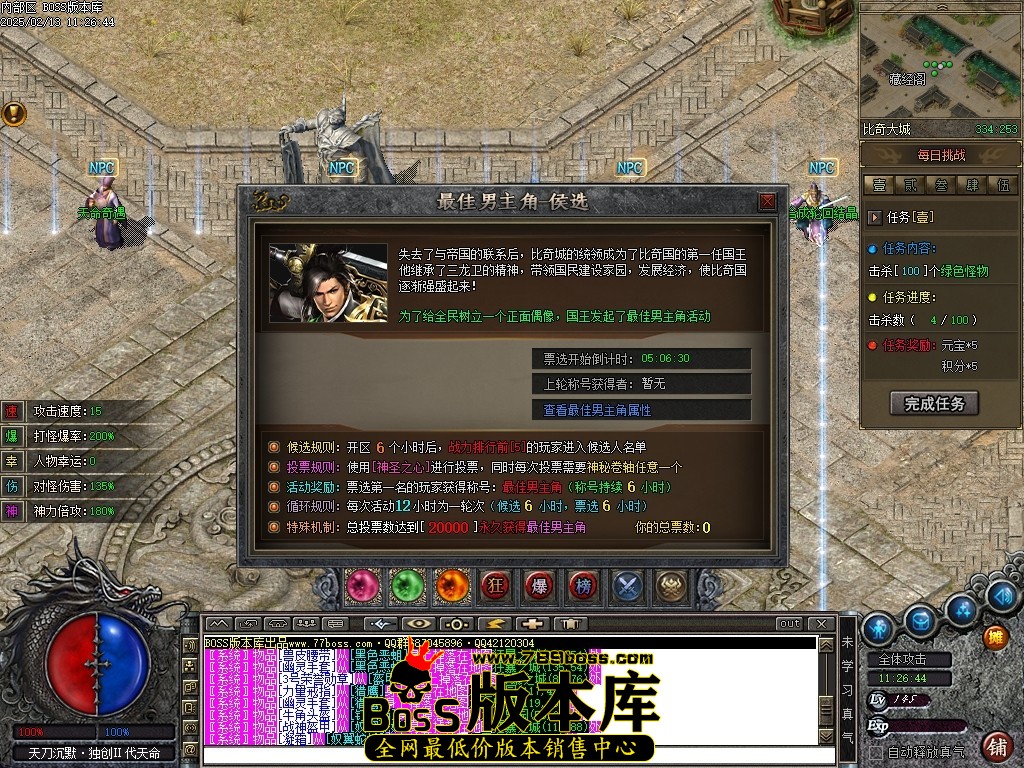Close the 最佳男主角-候选 dialog

pos(767,201)
